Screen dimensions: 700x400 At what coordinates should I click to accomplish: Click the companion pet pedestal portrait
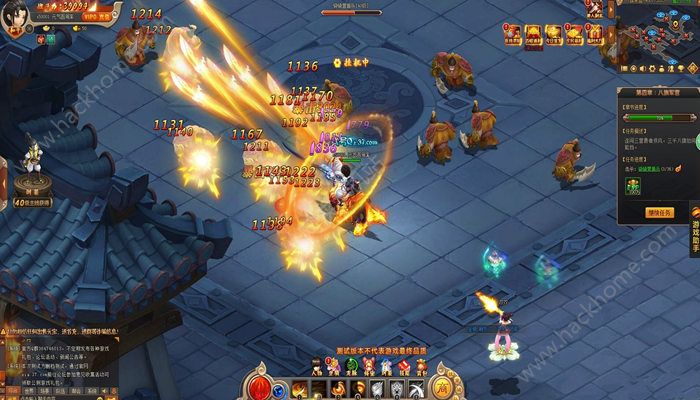pyautogui.click(x=32, y=160)
